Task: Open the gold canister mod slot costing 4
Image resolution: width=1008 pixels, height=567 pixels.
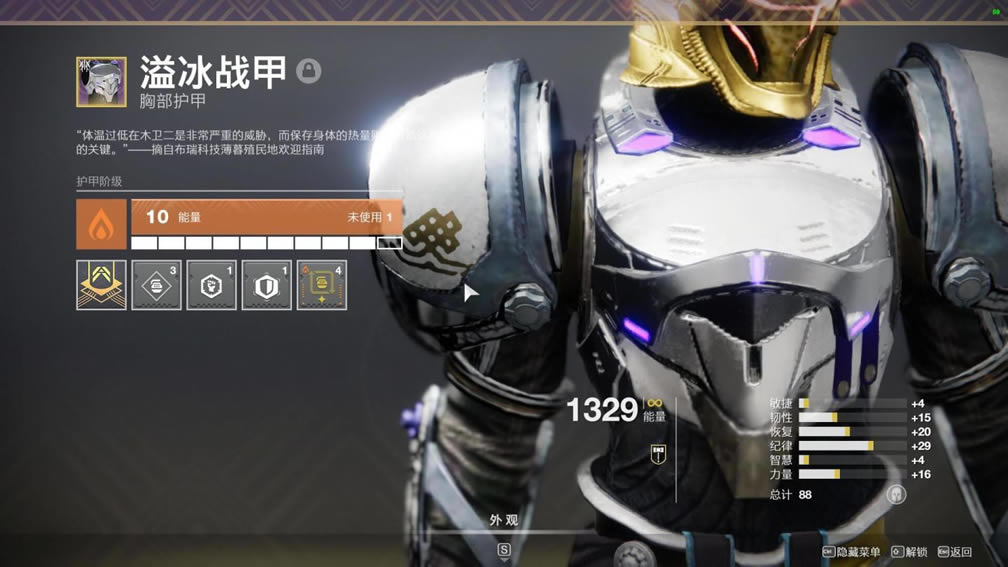Action: pyautogui.click(x=321, y=285)
